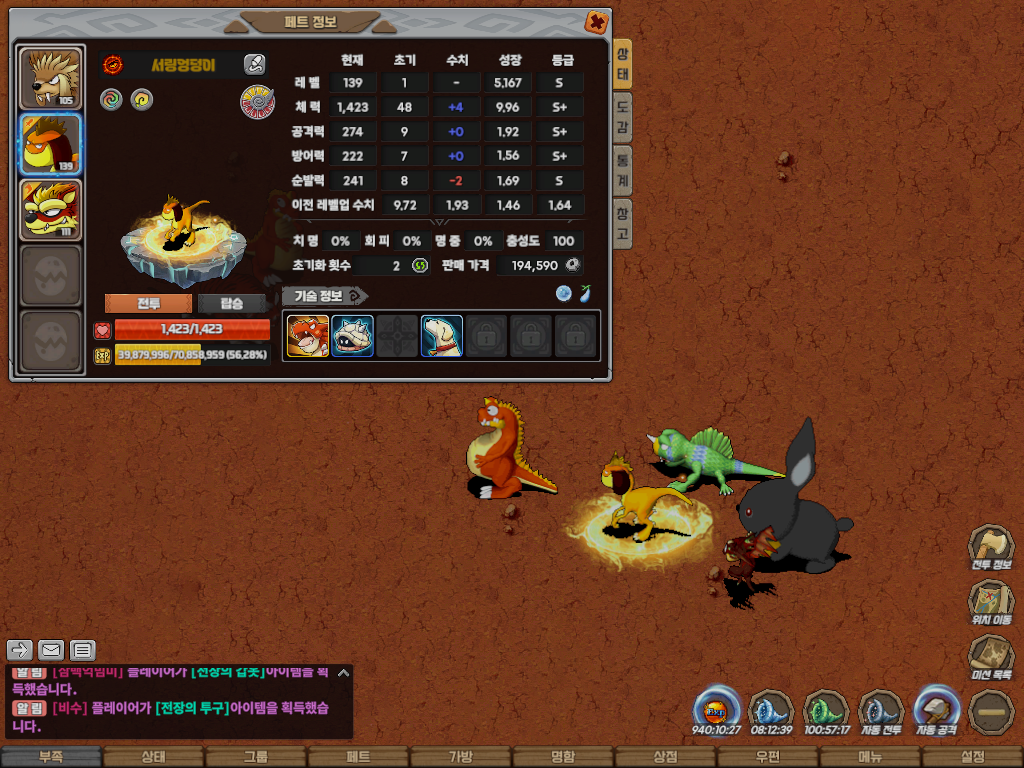Select the level 105 hedgehog pet portrait
The width and height of the screenshot is (1024, 768).
coord(51,79)
